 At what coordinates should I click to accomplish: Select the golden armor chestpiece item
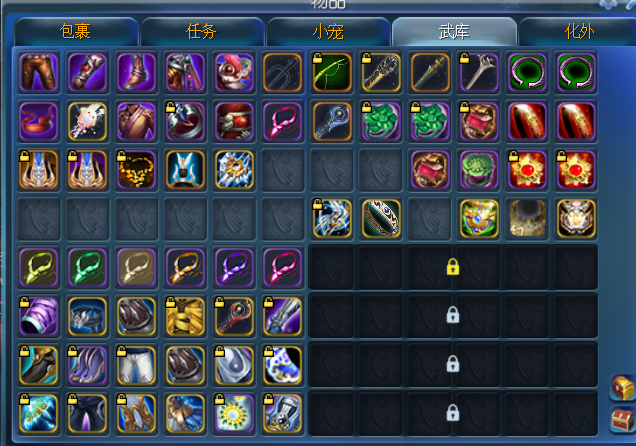(185, 316)
